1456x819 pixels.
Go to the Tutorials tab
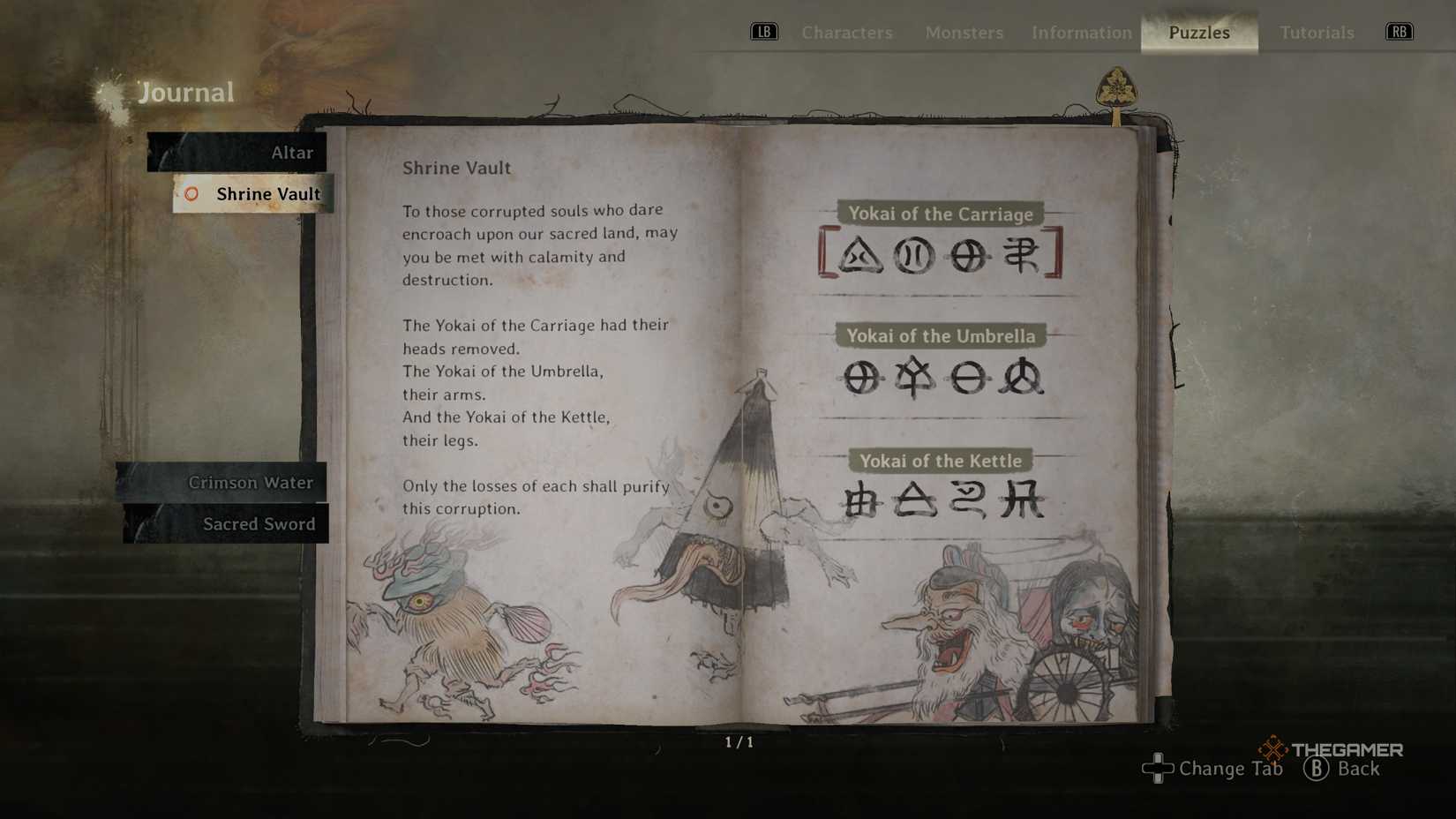(1316, 33)
